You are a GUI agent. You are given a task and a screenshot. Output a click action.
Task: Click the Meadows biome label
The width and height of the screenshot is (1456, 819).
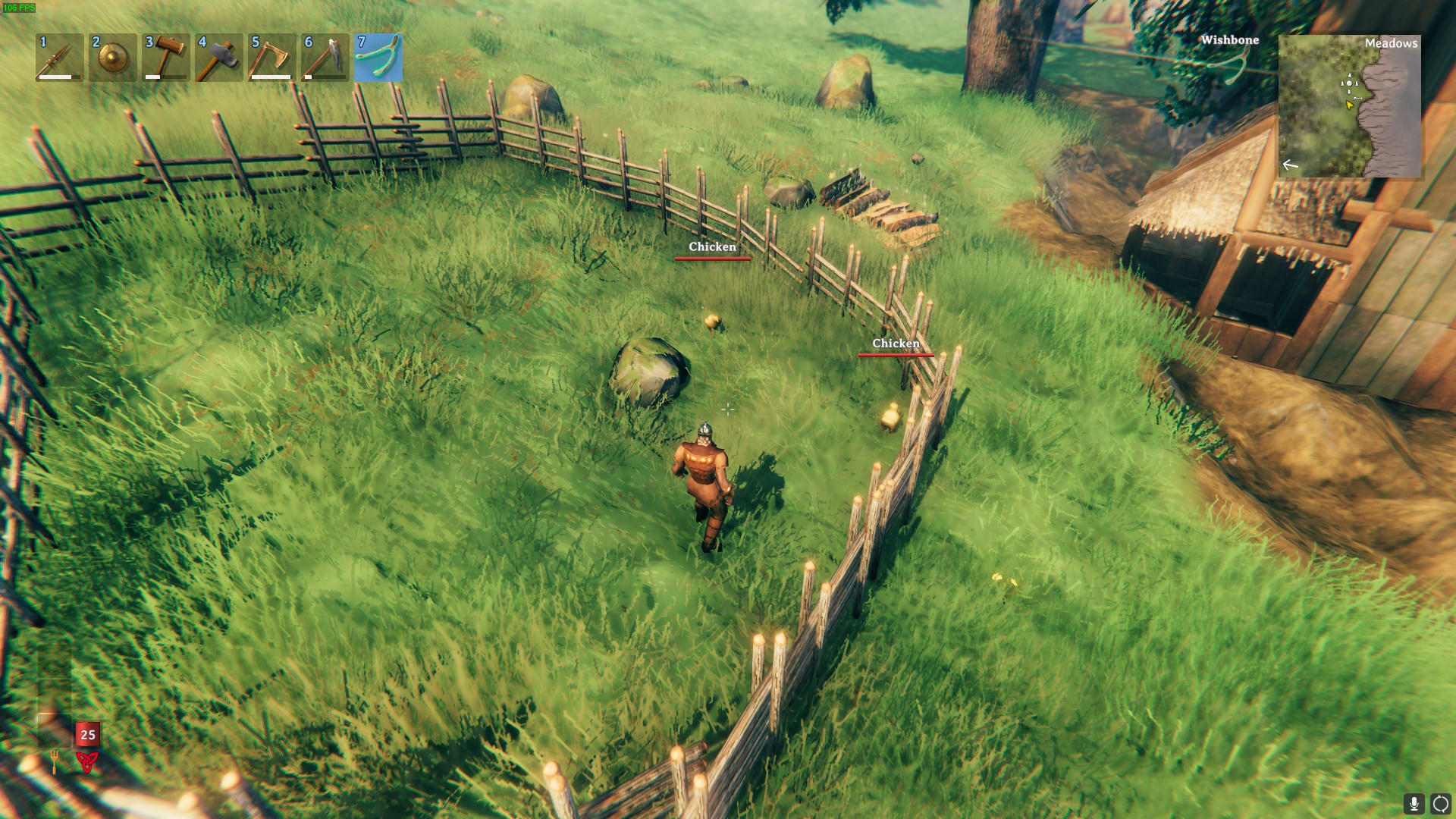point(1392,43)
